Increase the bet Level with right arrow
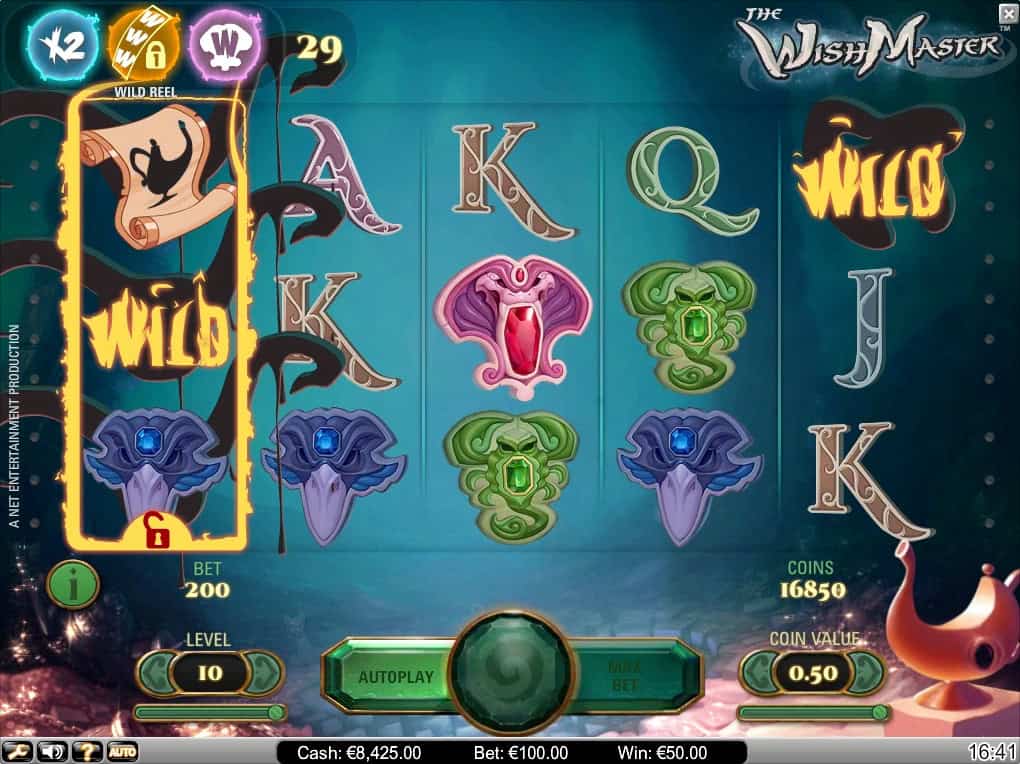 pyautogui.click(x=265, y=673)
